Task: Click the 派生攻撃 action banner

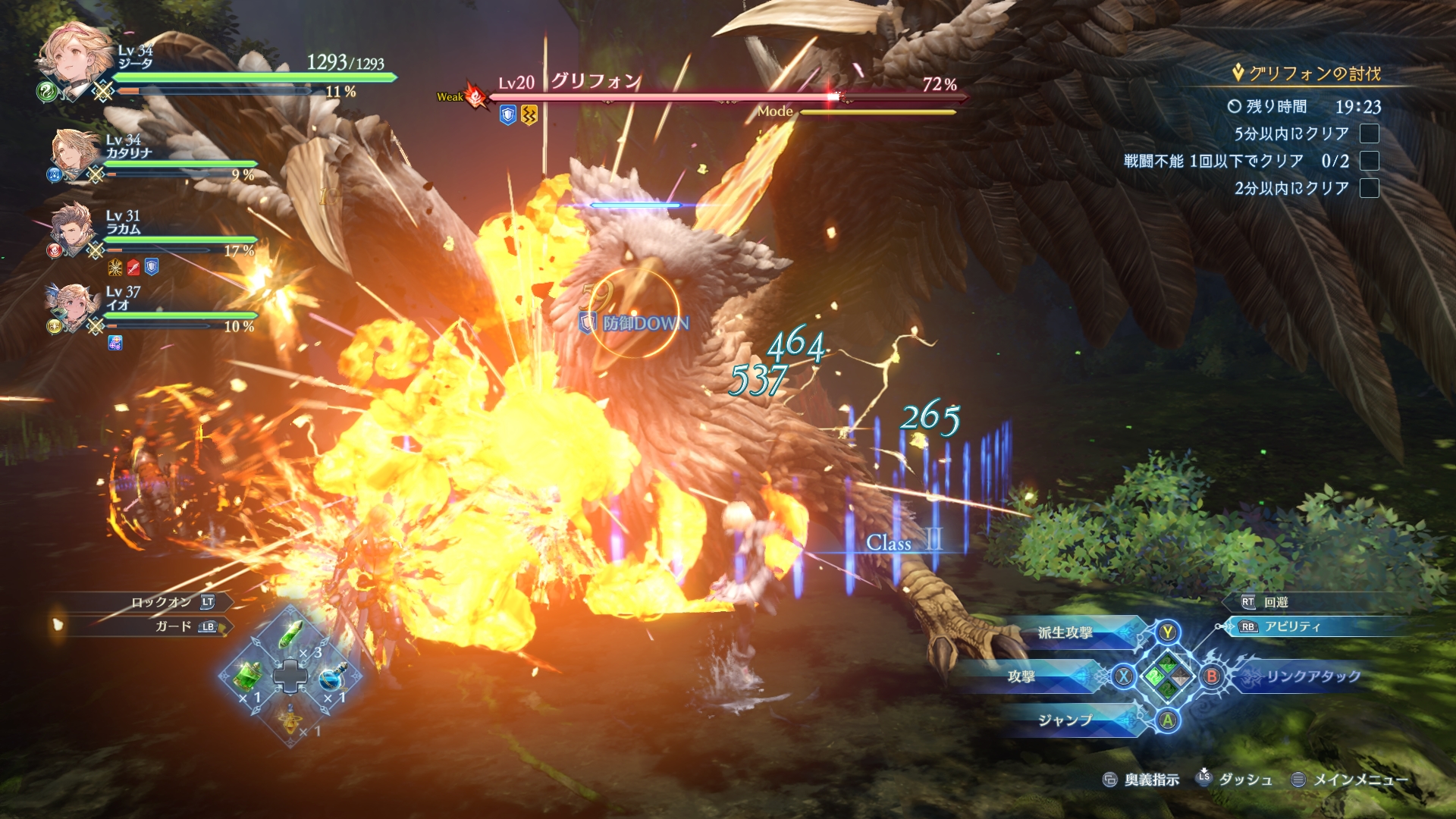Action: 1065,632
